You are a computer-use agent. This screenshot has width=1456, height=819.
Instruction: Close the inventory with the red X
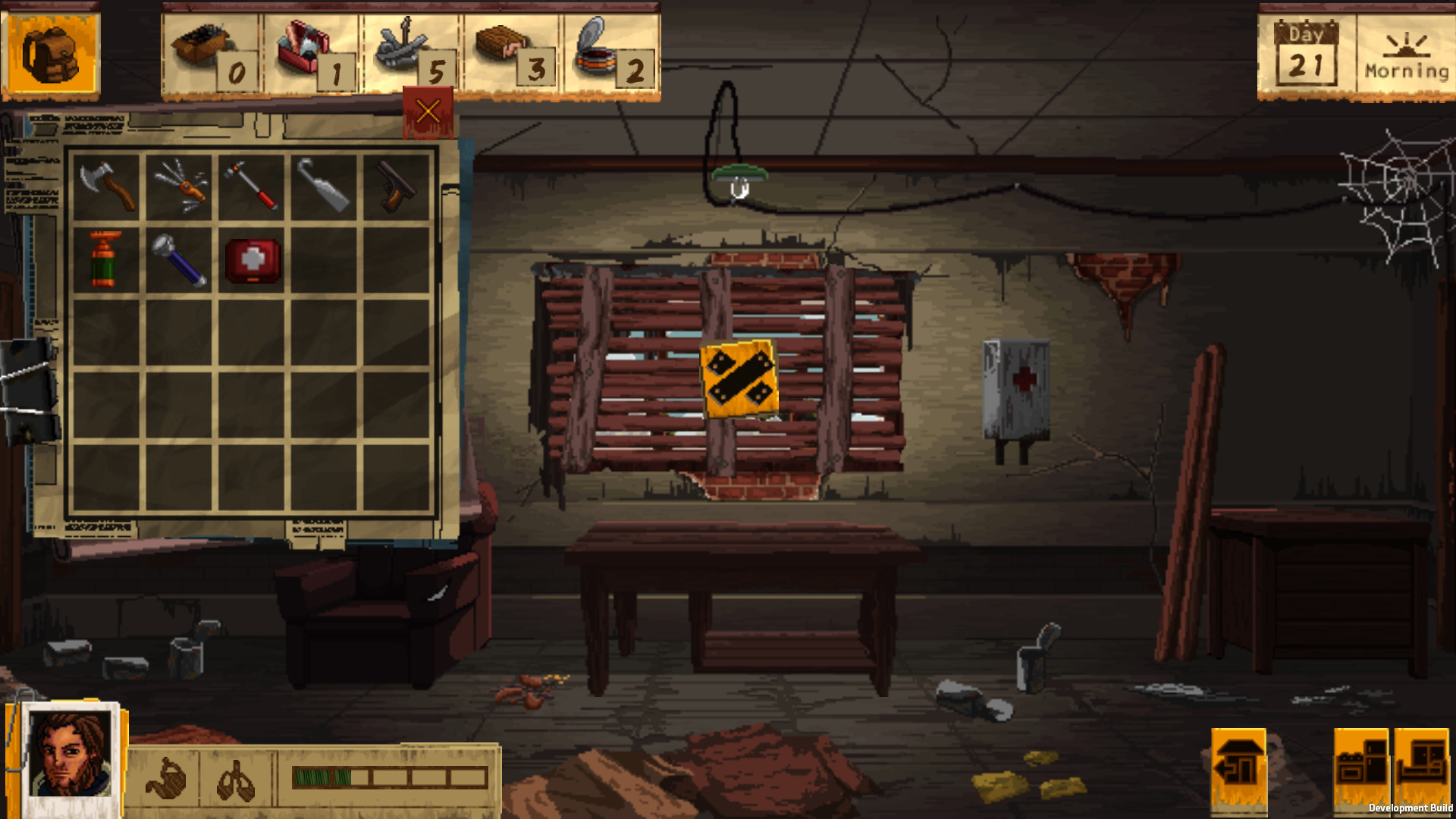click(x=427, y=110)
